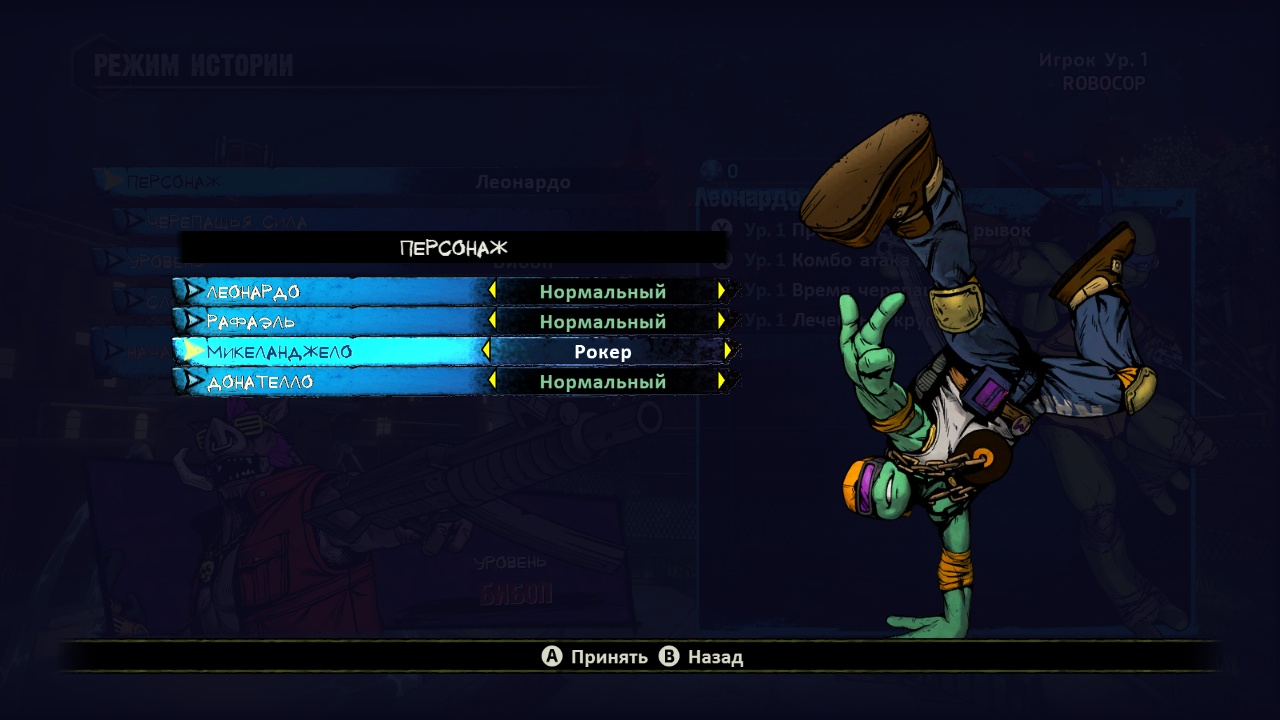Confirm selection with Принять
Viewport: 1280px width, 720px height.
[x=595, y=657]
